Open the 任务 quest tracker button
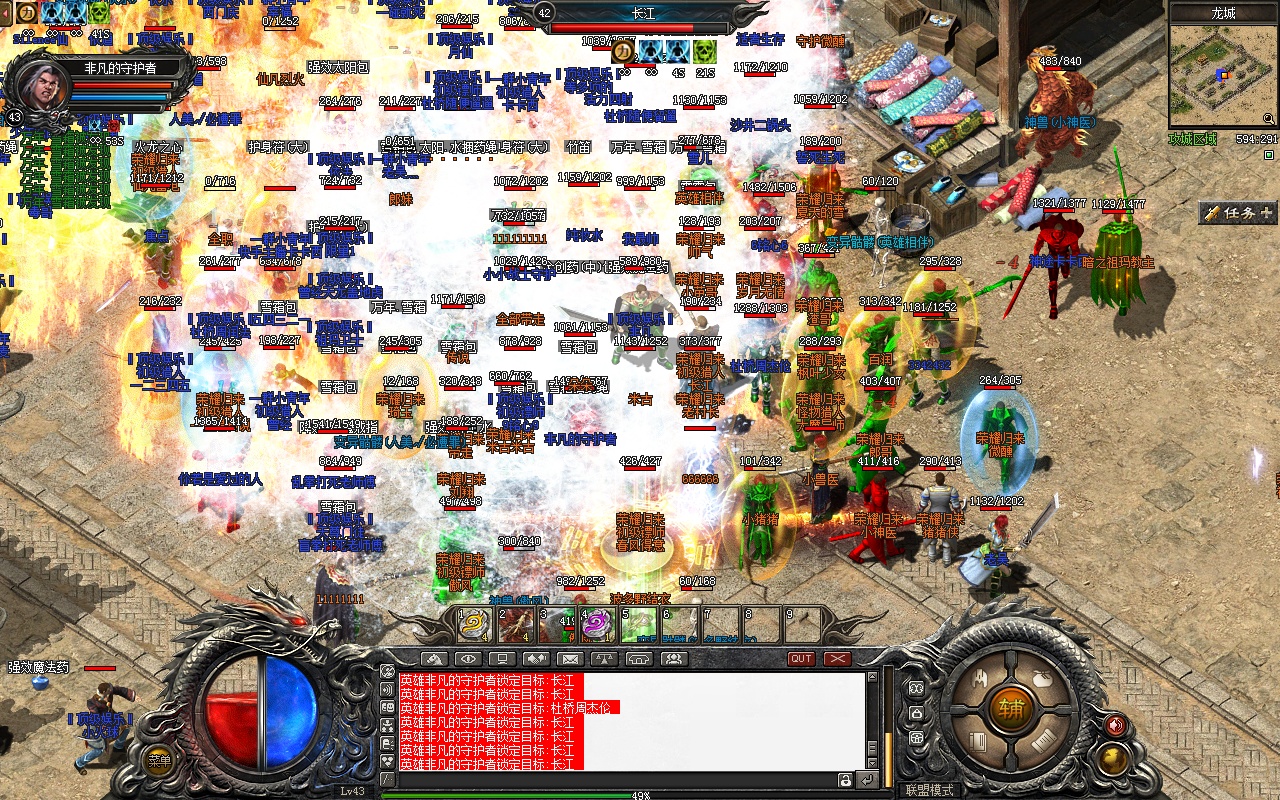 (x=1238, y=213)
